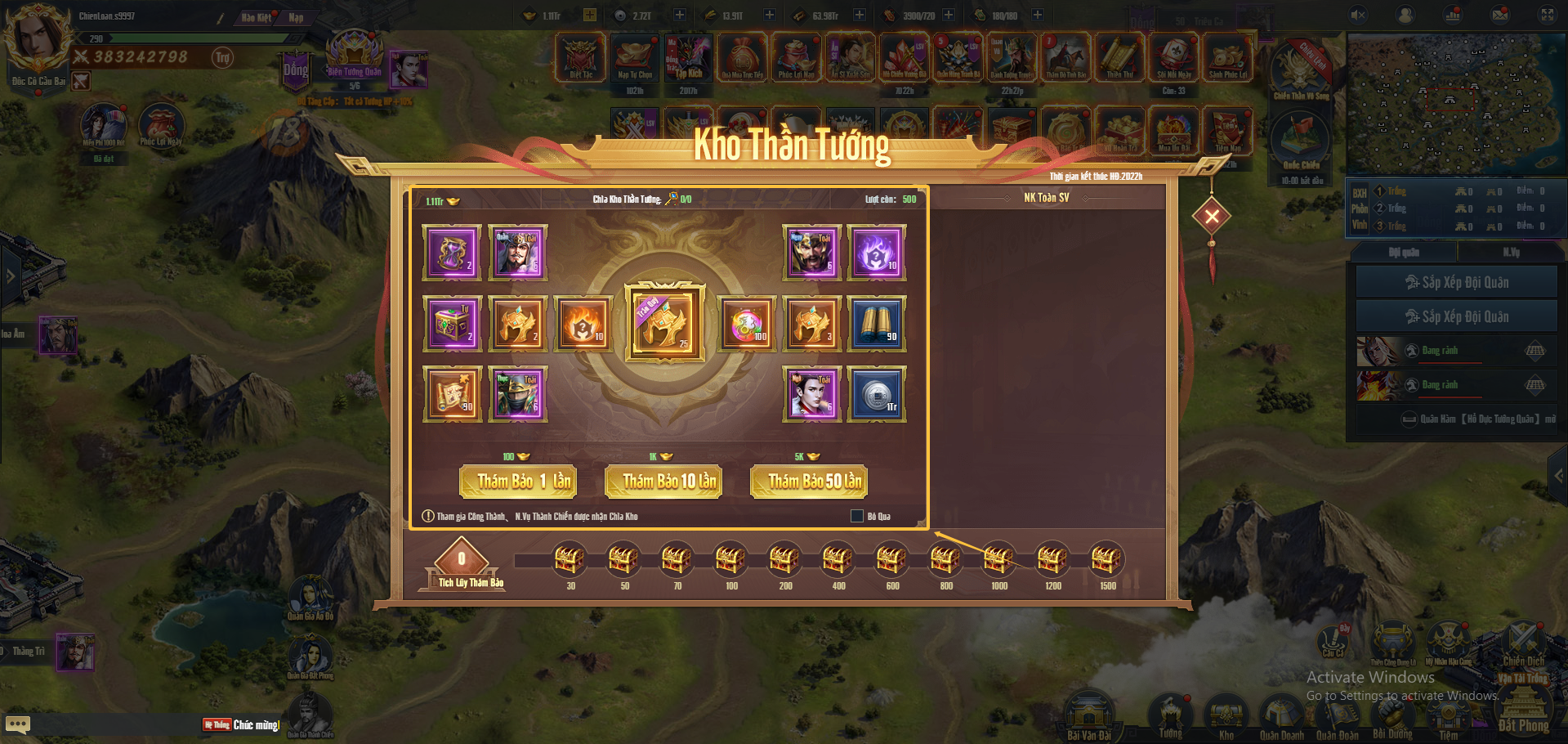Select the blue scrolls reward slot
The height and width of the screenshot is (744, 1568).
[877, 324]
